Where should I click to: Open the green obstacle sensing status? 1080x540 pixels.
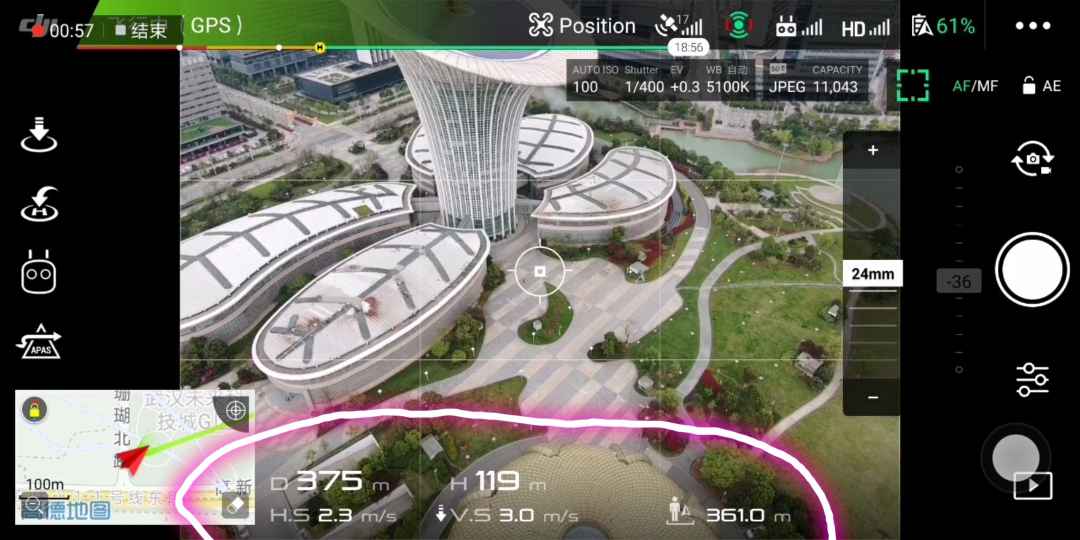coord(738,26)
